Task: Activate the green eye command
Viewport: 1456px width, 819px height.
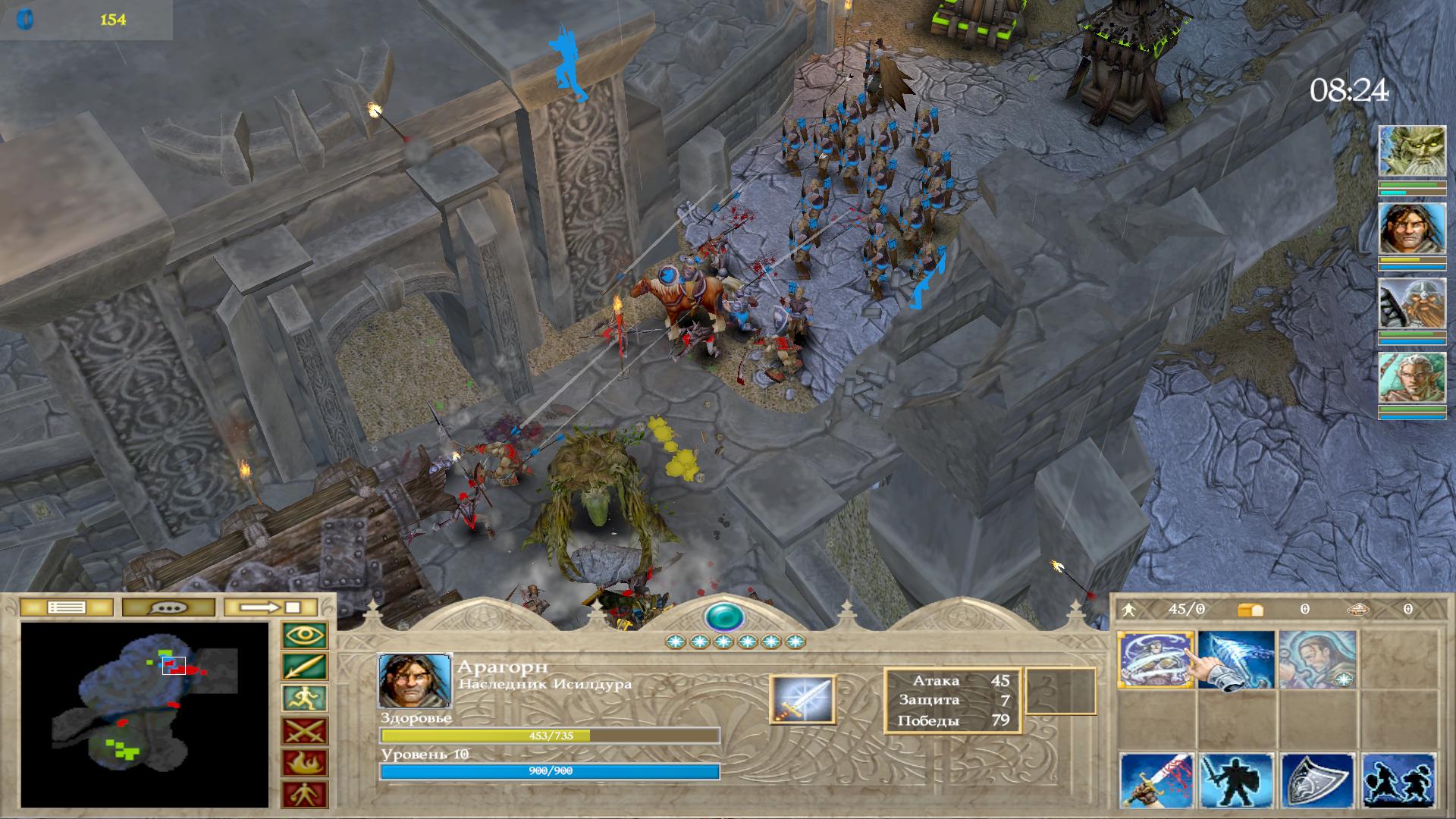Action: [304, 635]
